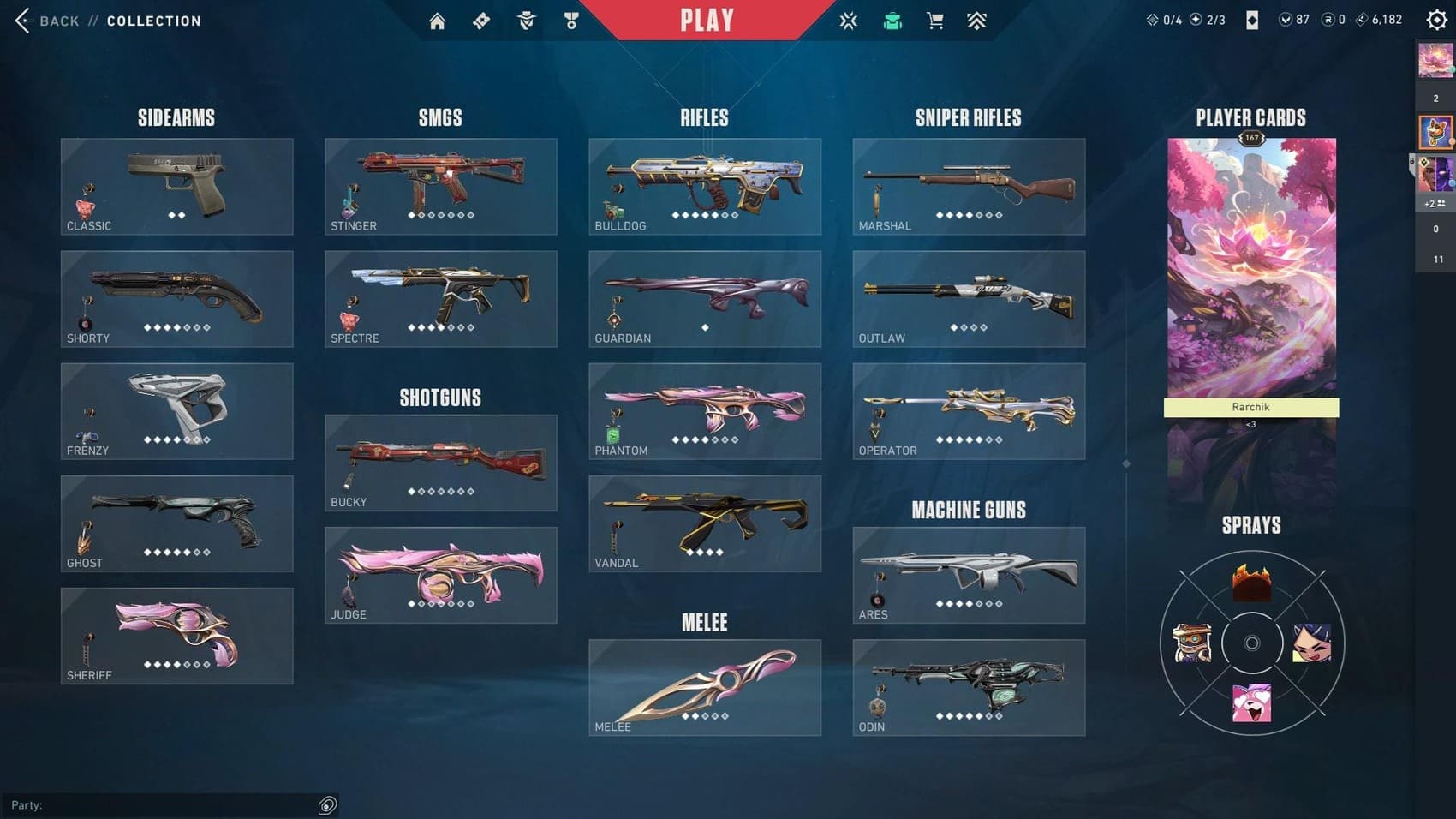Viewport: 1456px width, 819px height.
Task: Pick the Judge shotgun tile
Action: click(x=440, y=575)
